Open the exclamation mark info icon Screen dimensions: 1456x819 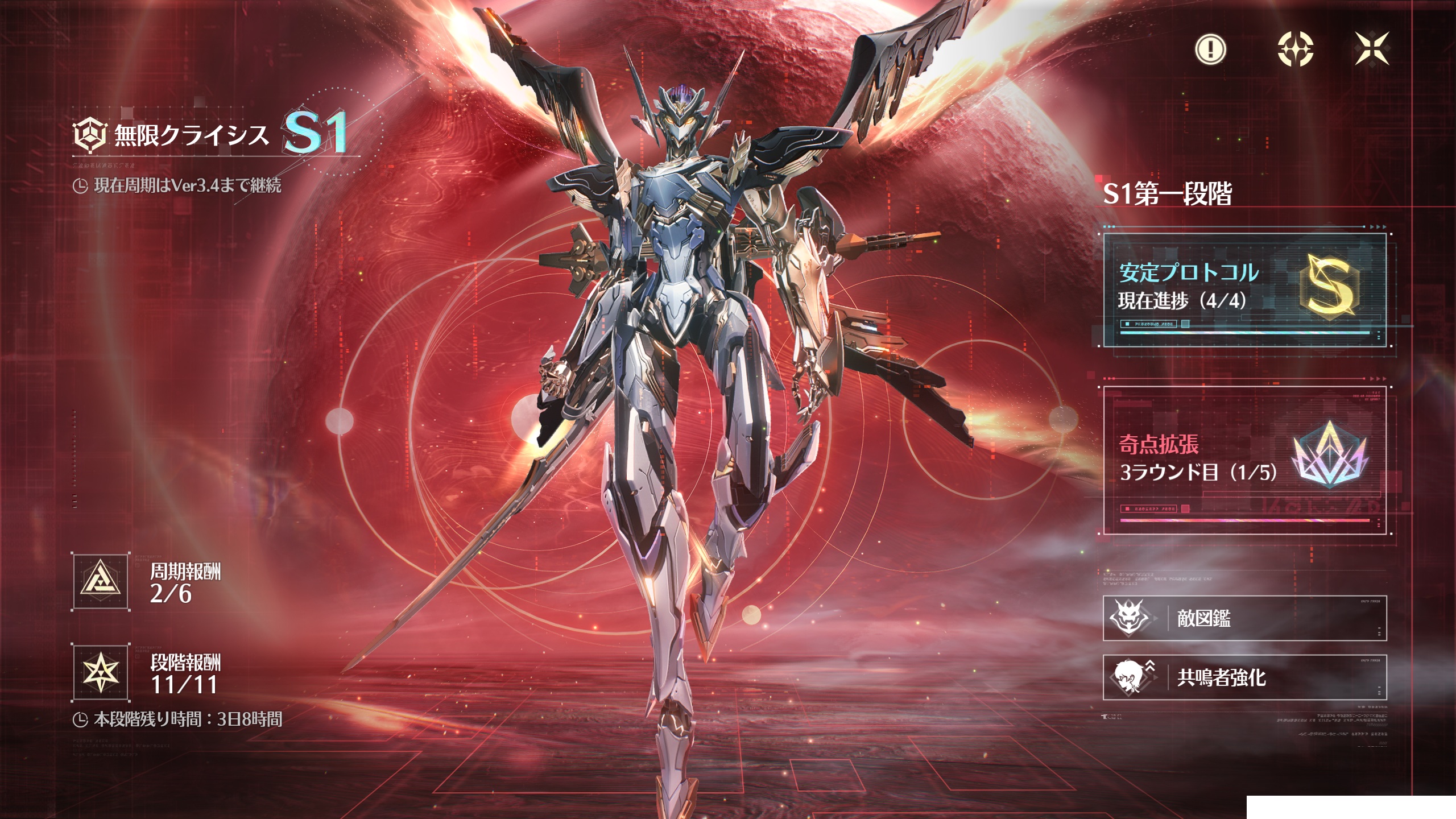1211,49
